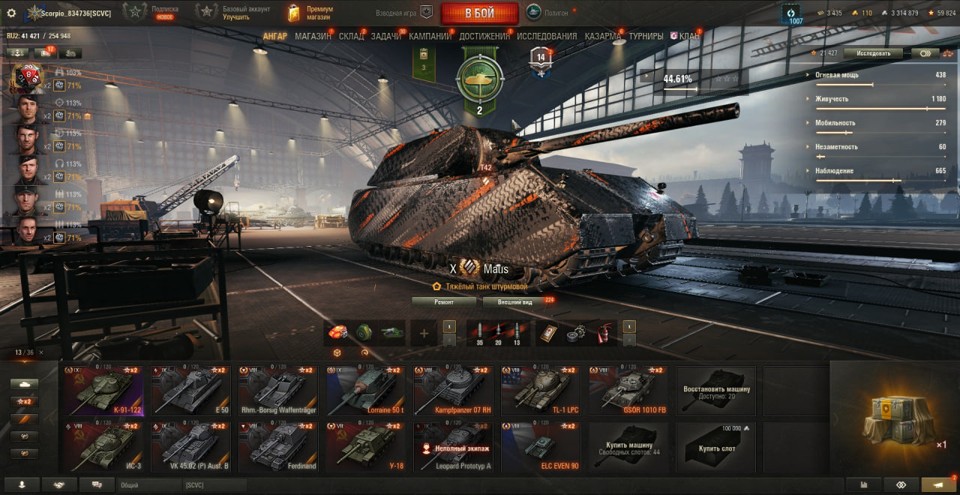
Task: Switch to the СКЛАД depot tab
Action: (352, 36)
